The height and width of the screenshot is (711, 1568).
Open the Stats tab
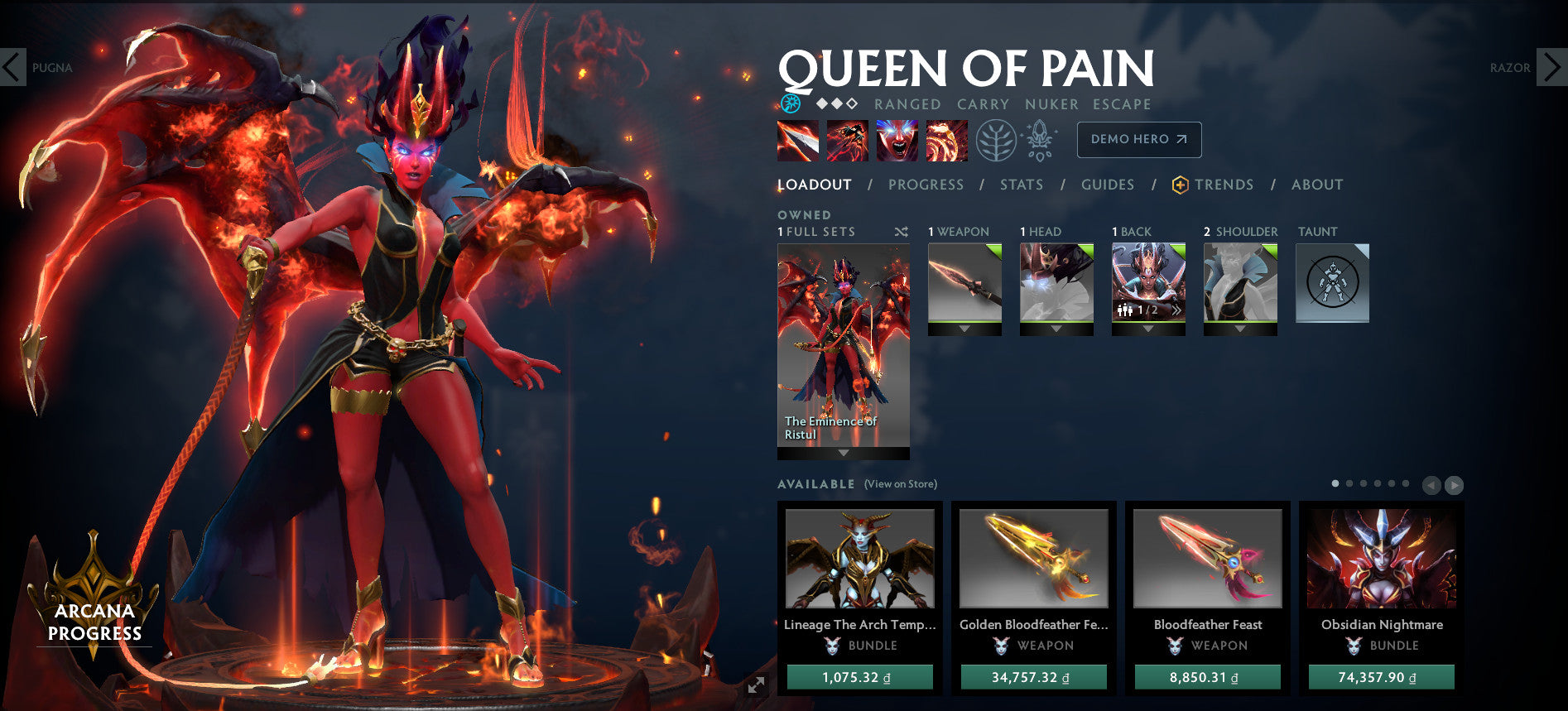pyautogui.click(x=1021, y=185)
